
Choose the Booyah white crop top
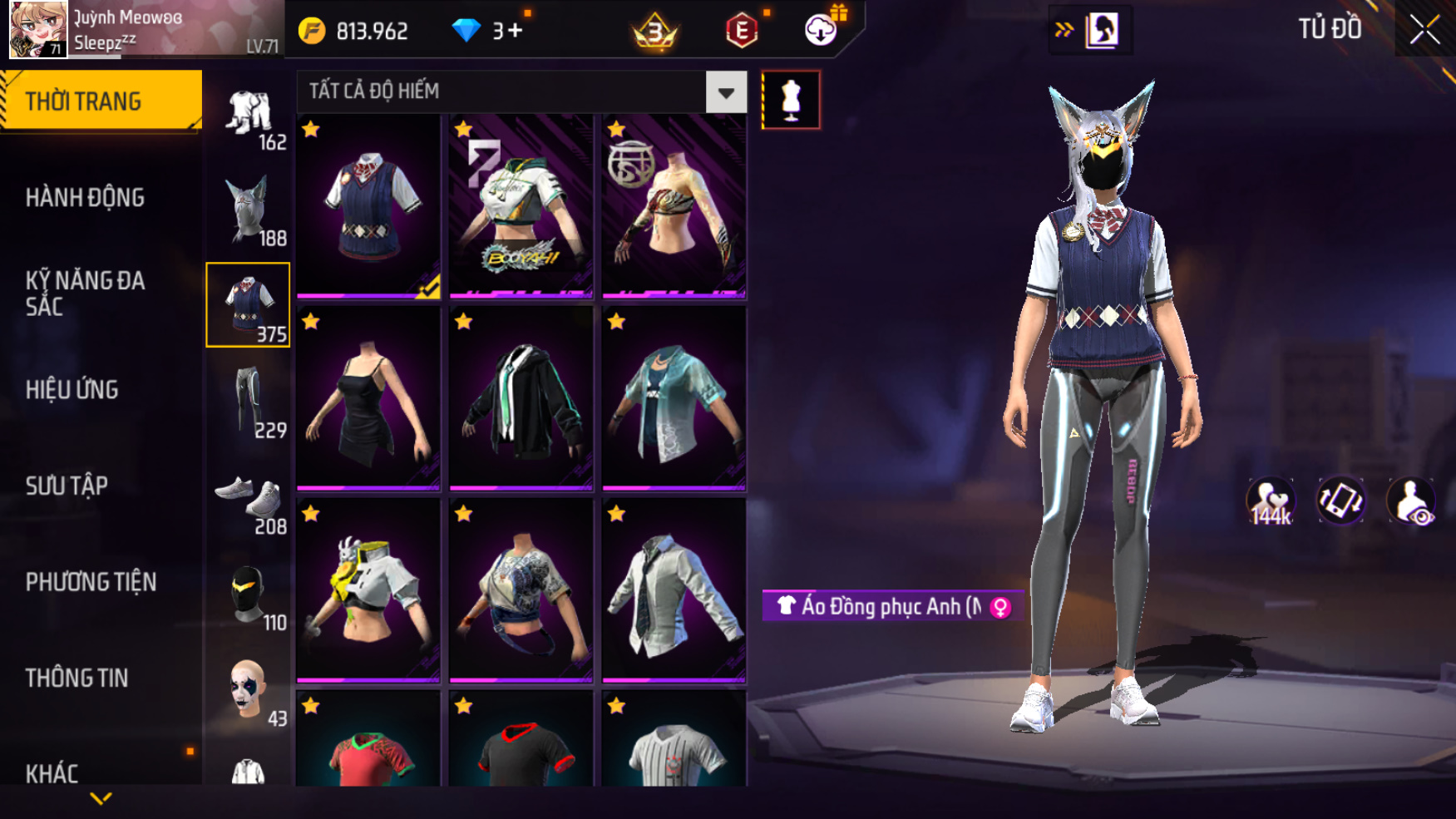coord(521,206)
